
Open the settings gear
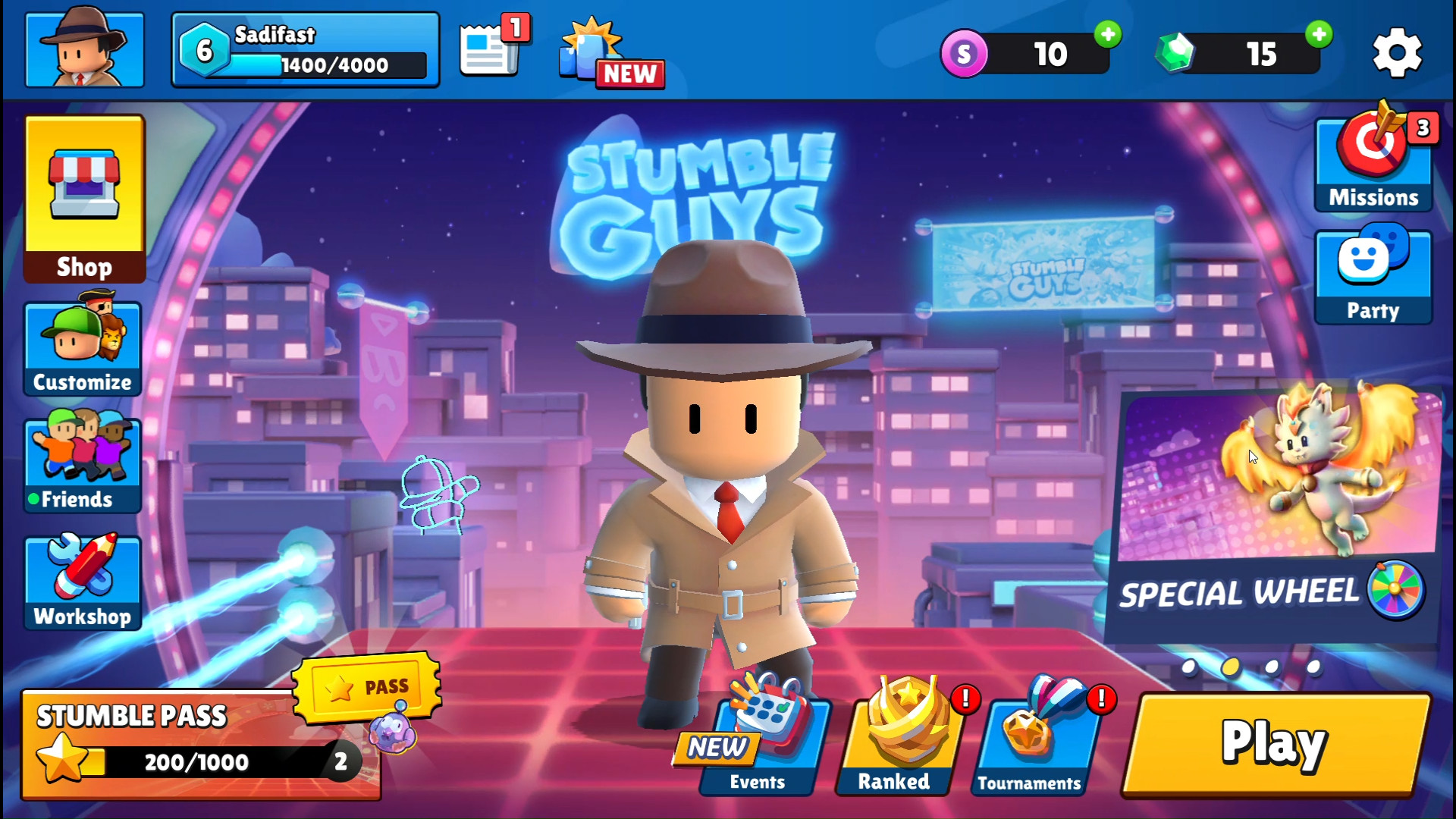(x=1396, y=53)
